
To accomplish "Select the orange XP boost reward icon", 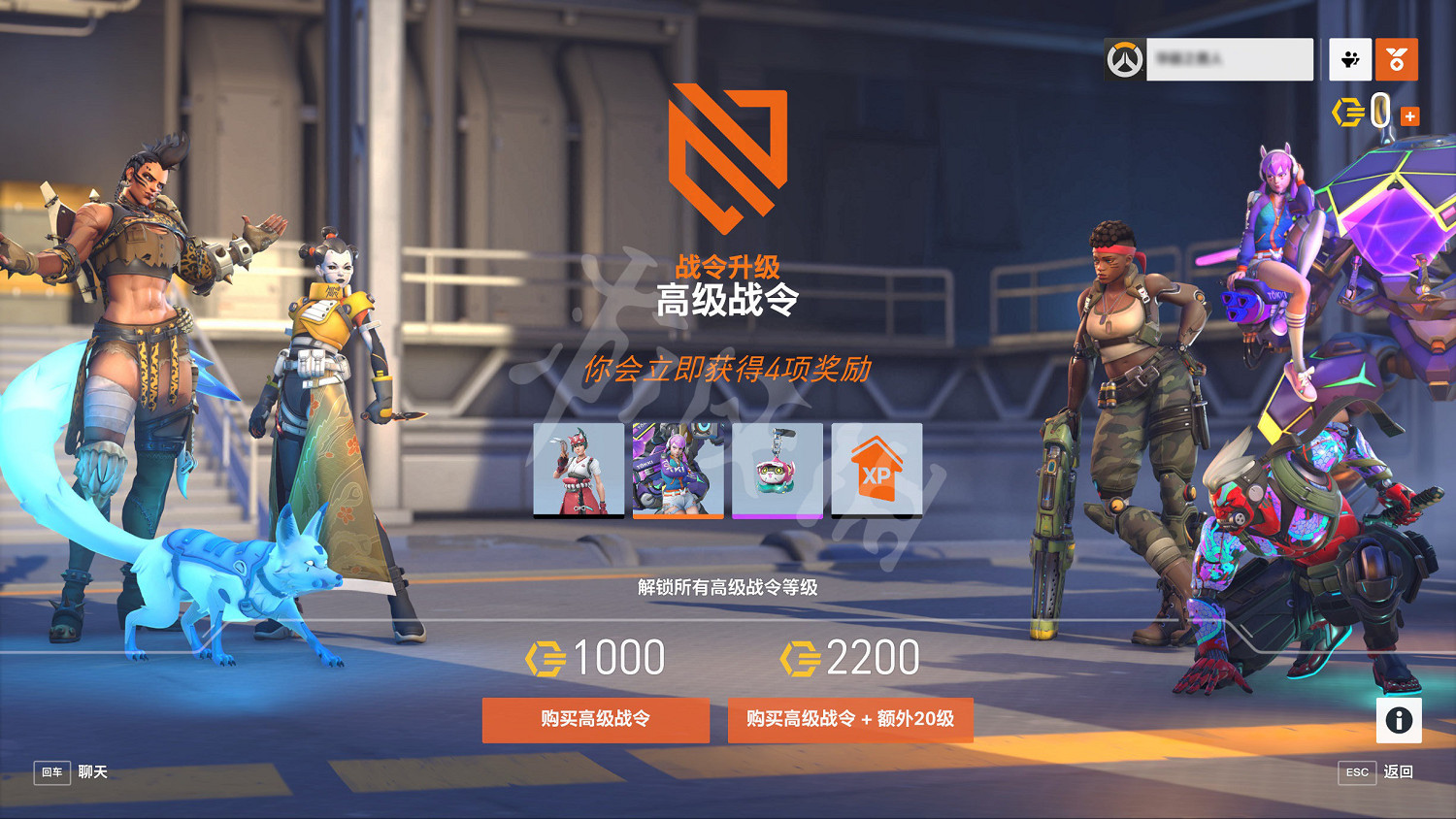I will click(x=877, y=470).
